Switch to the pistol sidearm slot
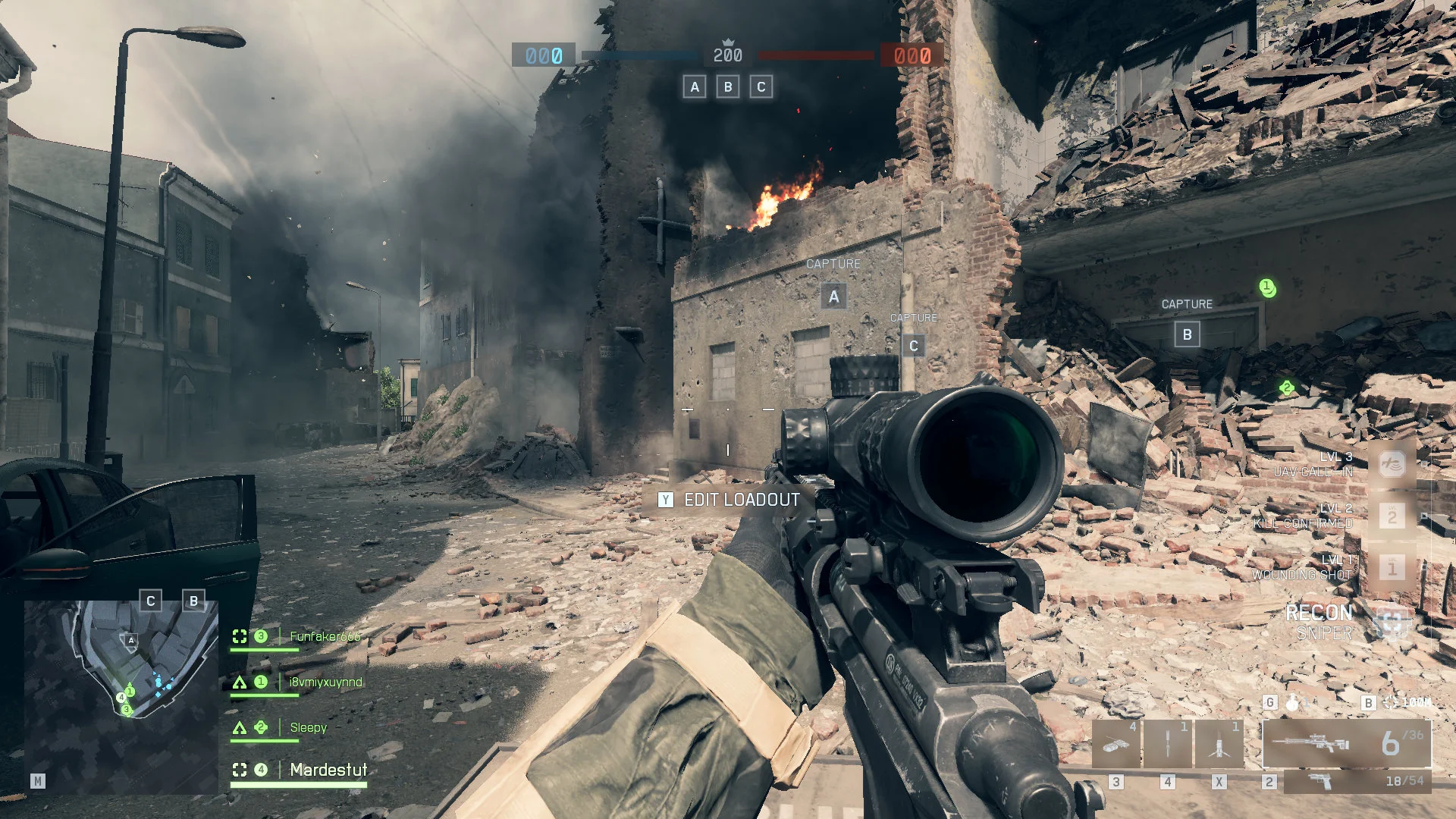 click(x=1357, y=781)
